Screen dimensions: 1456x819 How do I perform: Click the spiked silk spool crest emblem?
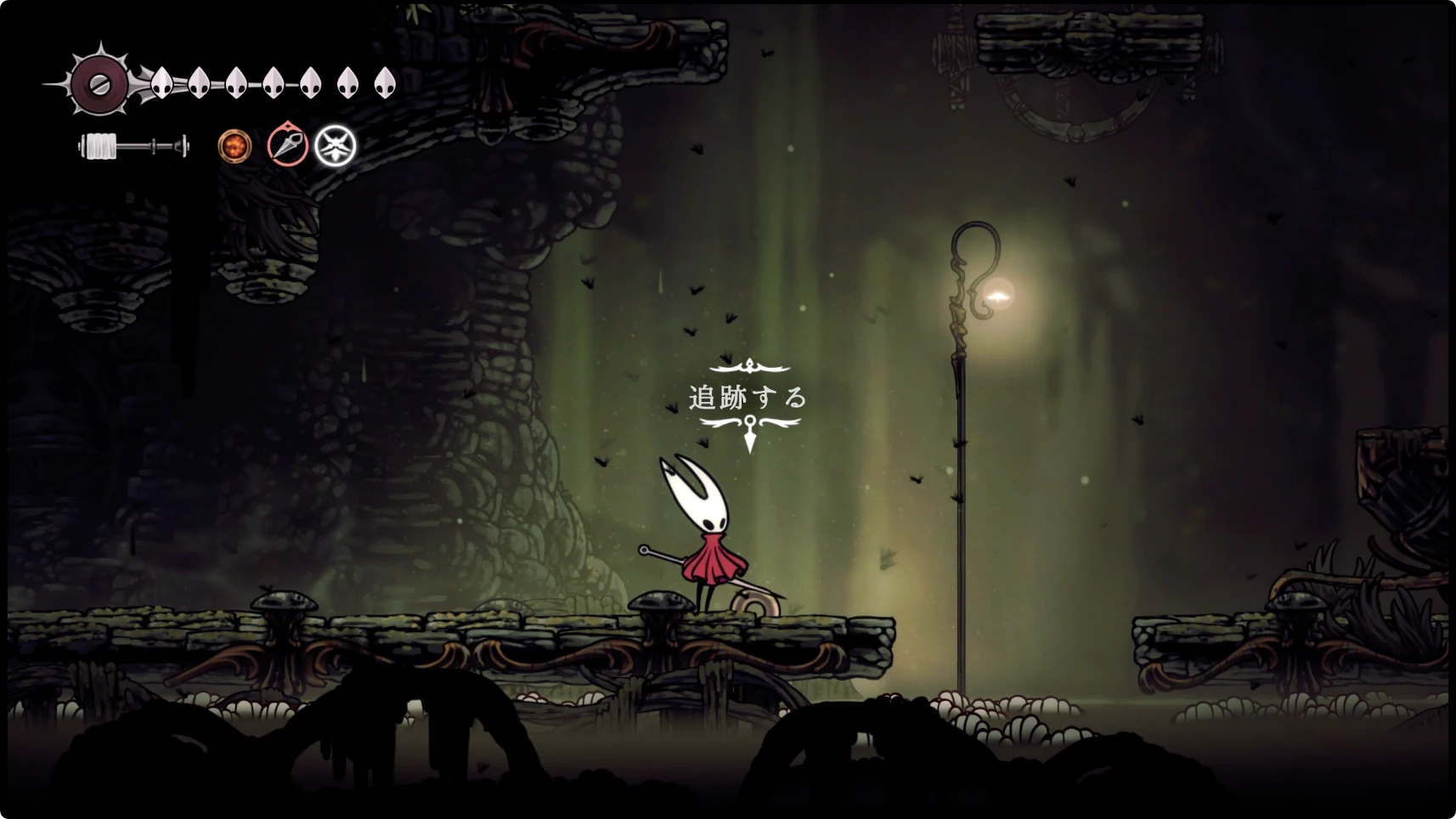point(99,83)
